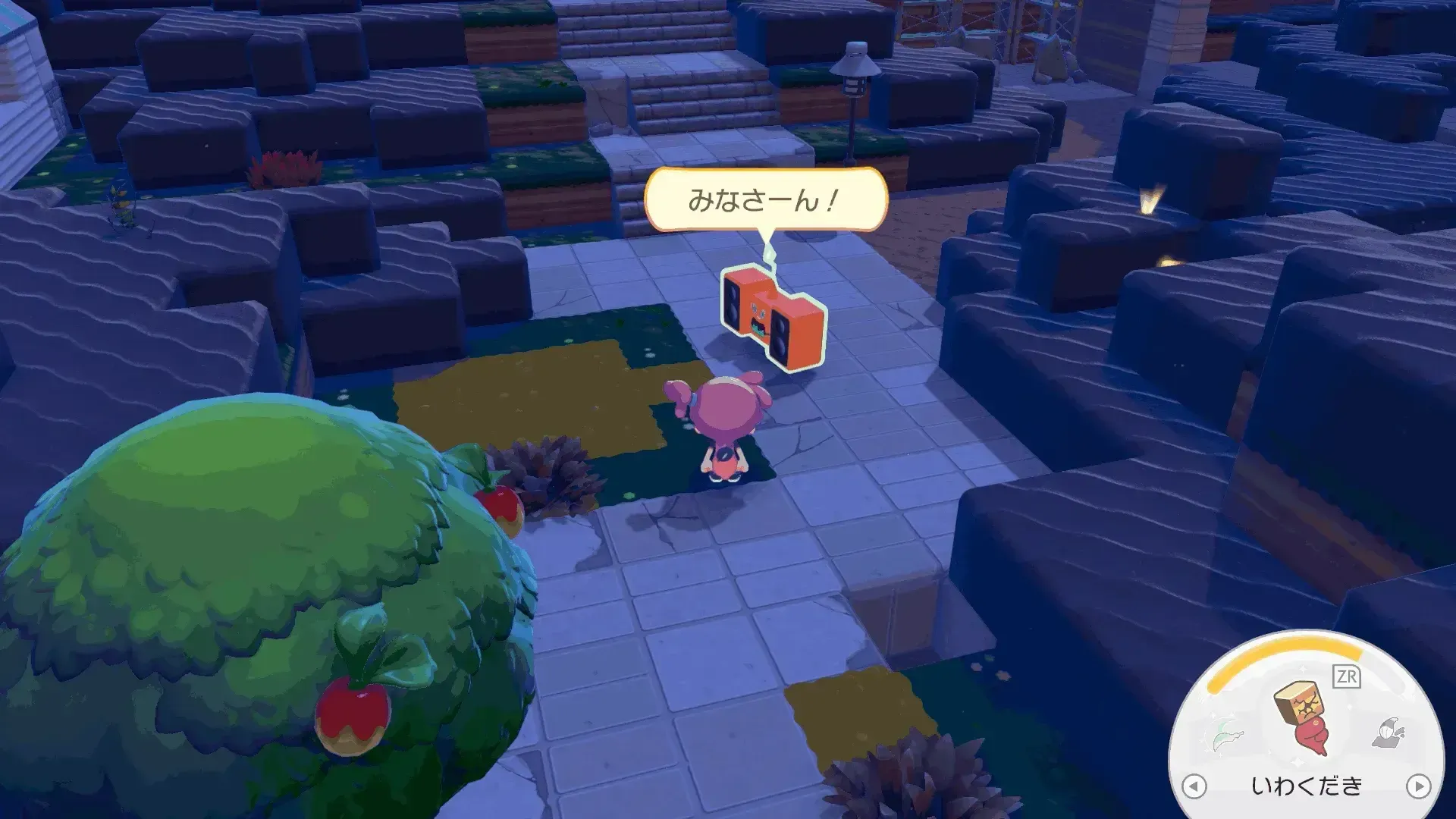This screenshot has width=1456, height=819.
Task: Click the glowing sparkle on the right cliff wall
Action: pos(1150,199)
